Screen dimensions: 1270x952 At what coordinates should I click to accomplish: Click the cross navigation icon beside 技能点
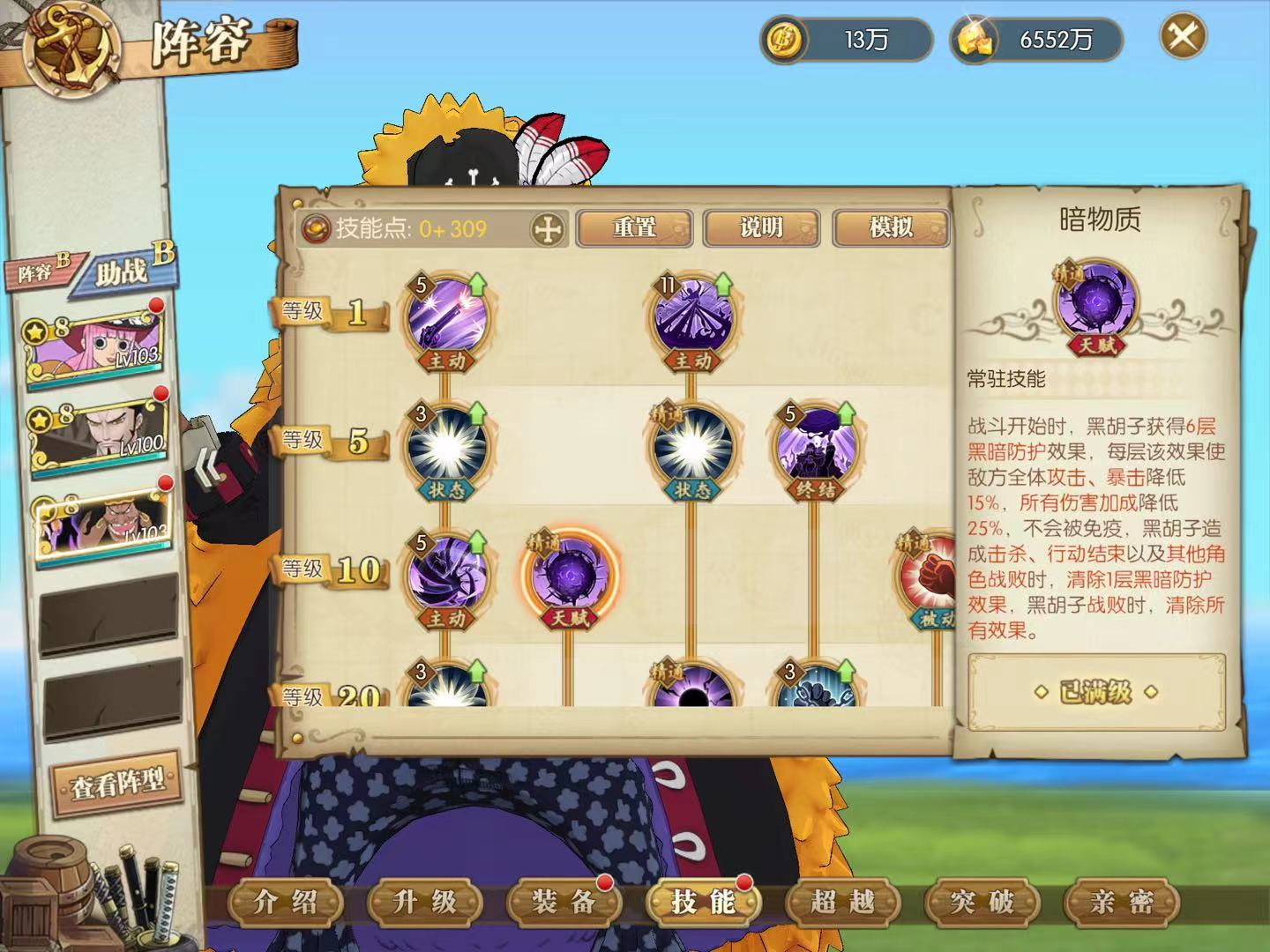[x=547, y=227]
